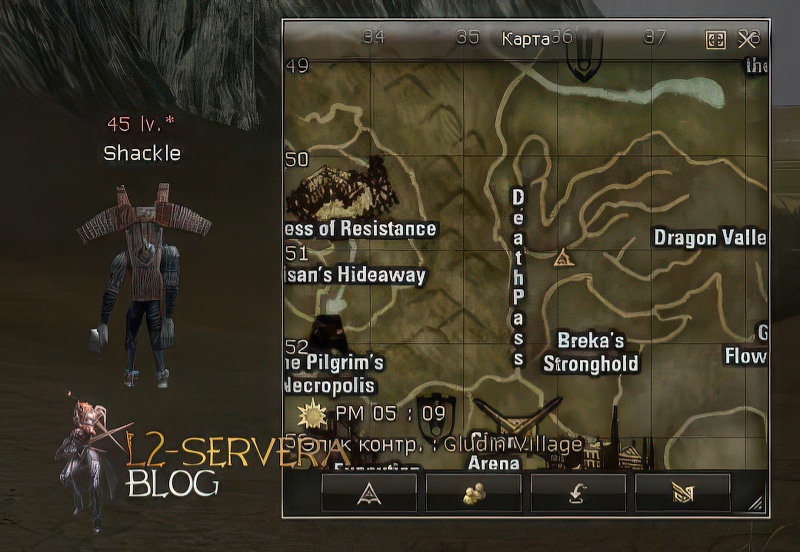Select the triangle player marker on the map
This screenshot has height=552, width=800.
(563, 258)
